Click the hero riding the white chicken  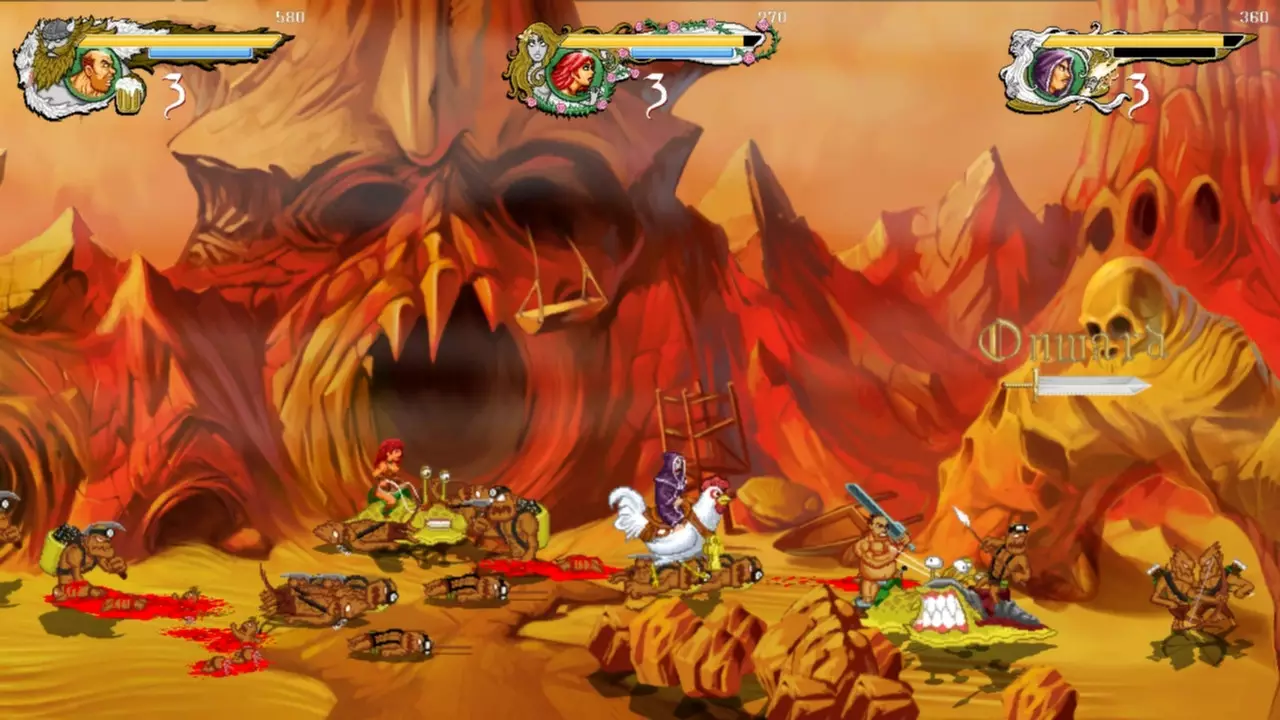point(672,490)
